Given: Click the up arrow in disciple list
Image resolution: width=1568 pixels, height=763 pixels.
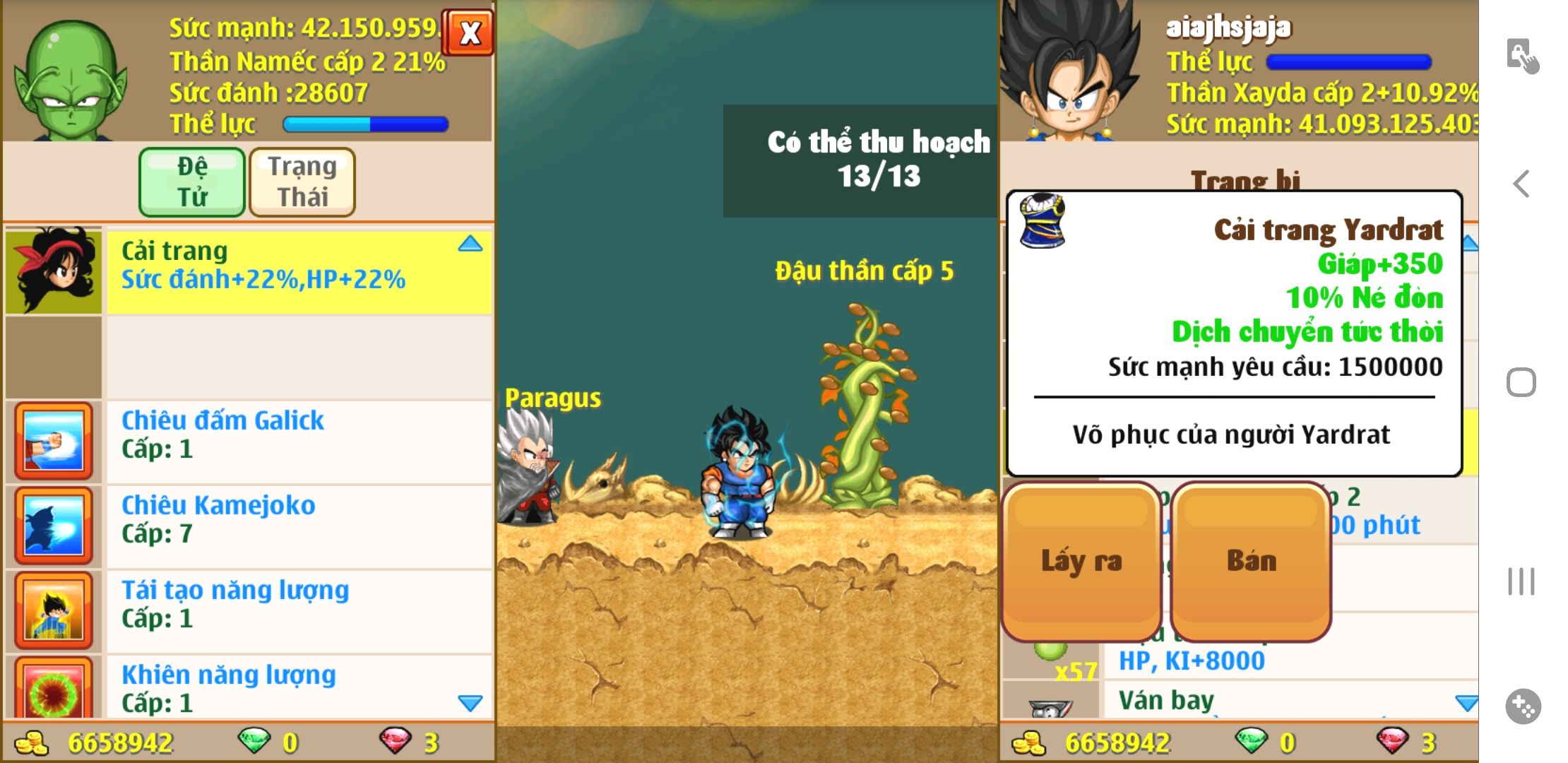Looking at the screenshot, I should (x=470, y=244).
